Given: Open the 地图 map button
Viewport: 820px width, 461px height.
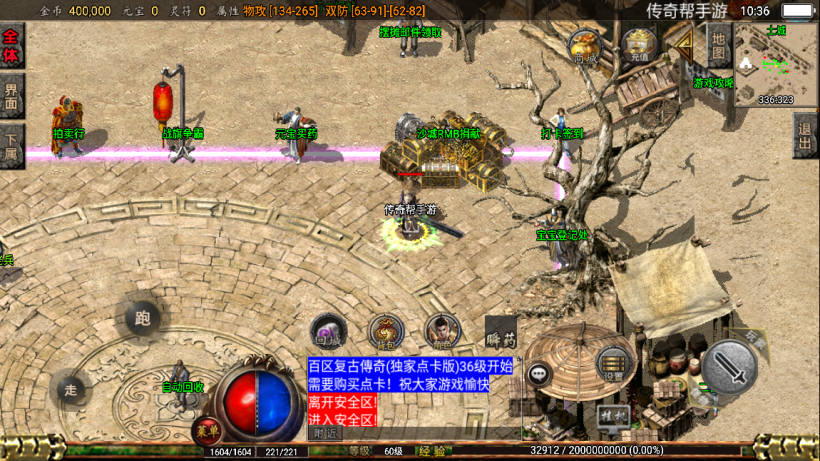Looking at the screenshot, I should click(x=720, y=46).
